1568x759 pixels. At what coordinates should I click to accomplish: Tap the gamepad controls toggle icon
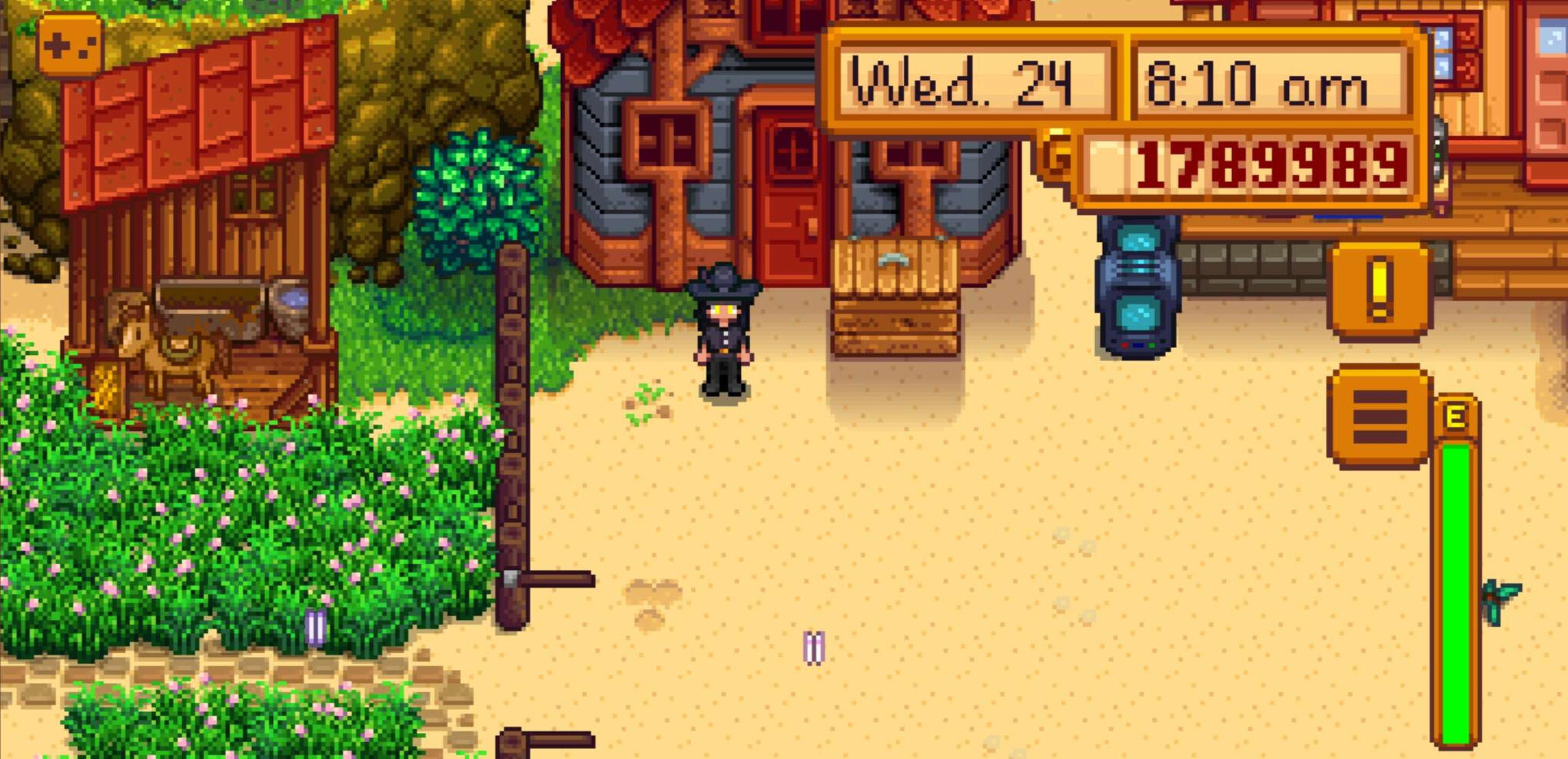point(70,46)
